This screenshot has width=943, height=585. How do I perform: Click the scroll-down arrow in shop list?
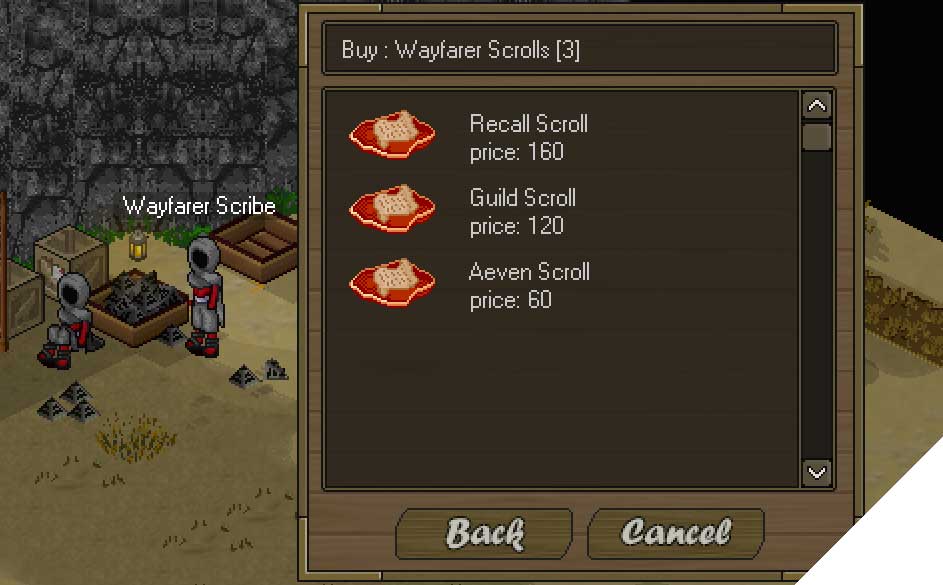(x=817, y=472)
